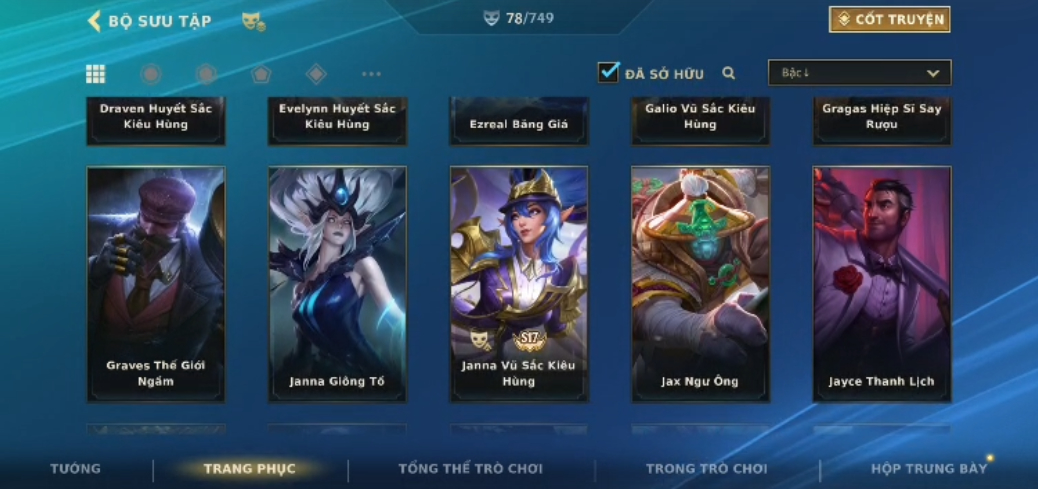Open the Bậc sort dropdown
This screenshot has height=489, width=1038.
[859, 73]
